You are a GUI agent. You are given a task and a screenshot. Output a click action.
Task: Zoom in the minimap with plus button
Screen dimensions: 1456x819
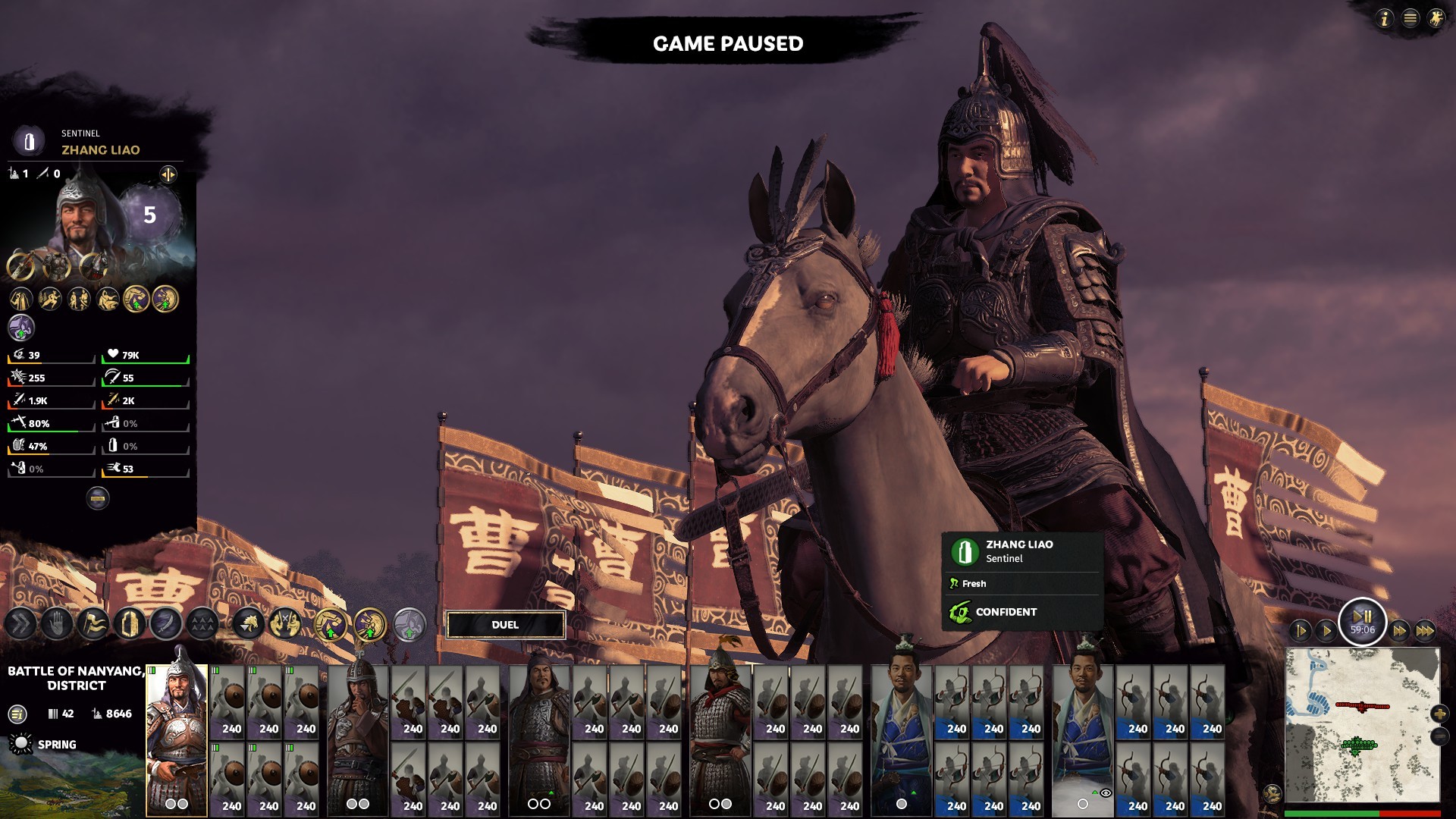tap(1439, 714)
